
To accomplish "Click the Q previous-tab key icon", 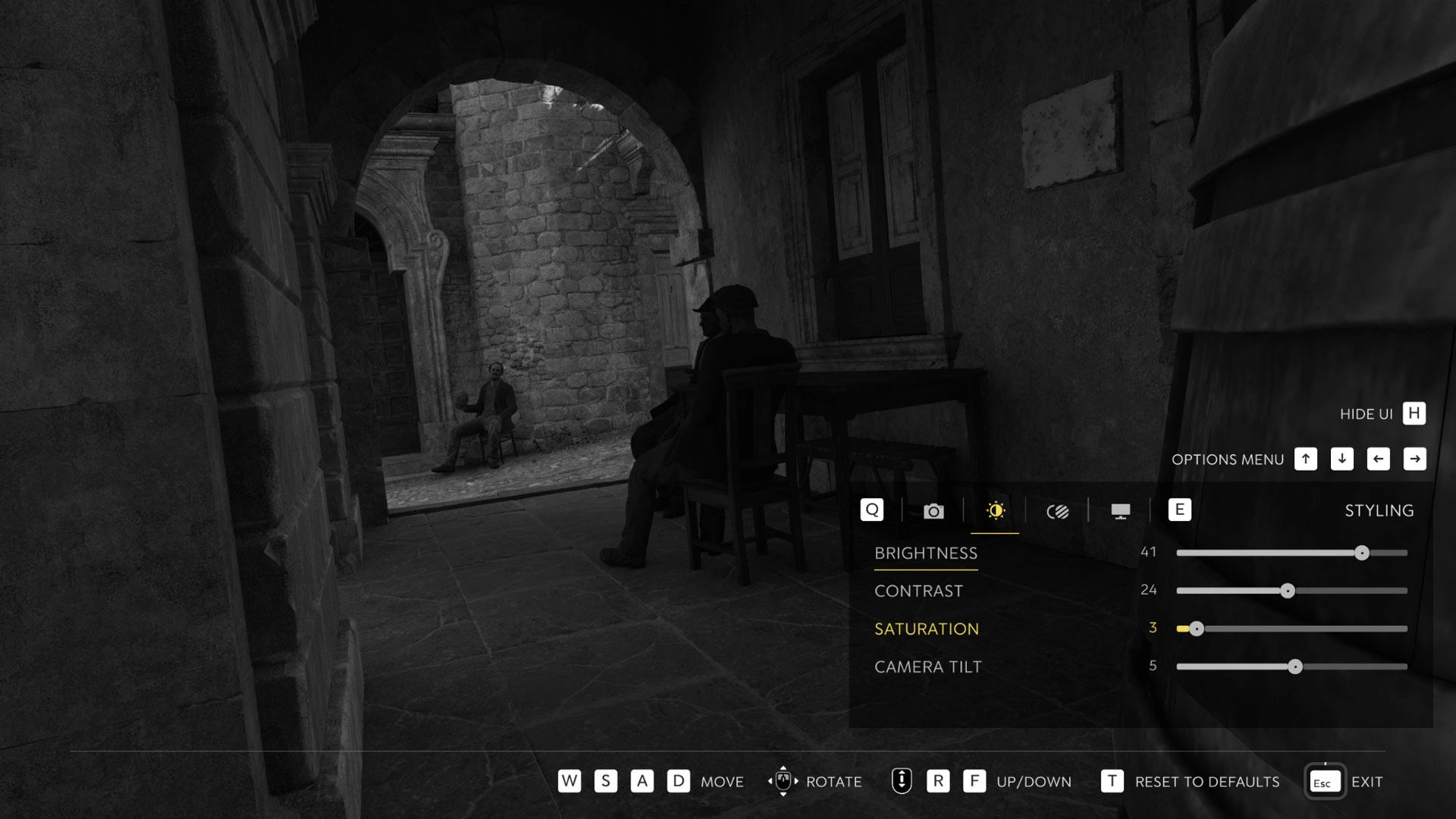I will pos(871,510).
